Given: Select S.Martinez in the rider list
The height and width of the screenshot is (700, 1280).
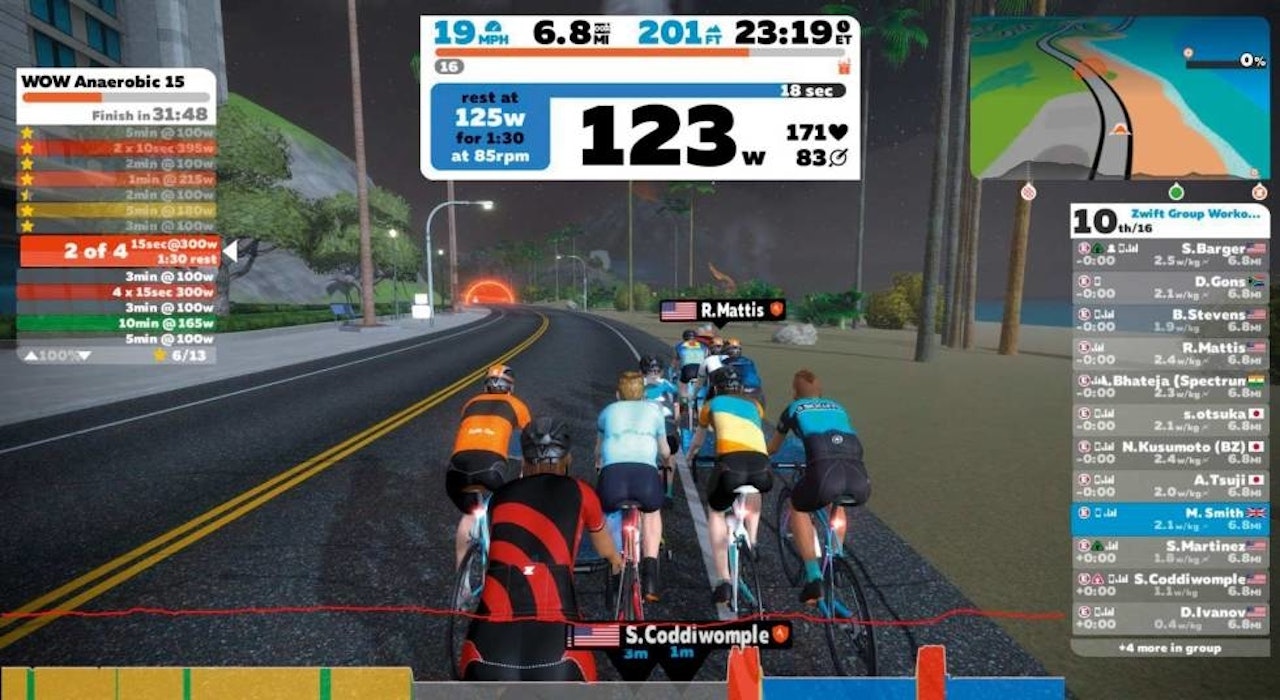Looking at the screenshot, I should (1170, 552).
